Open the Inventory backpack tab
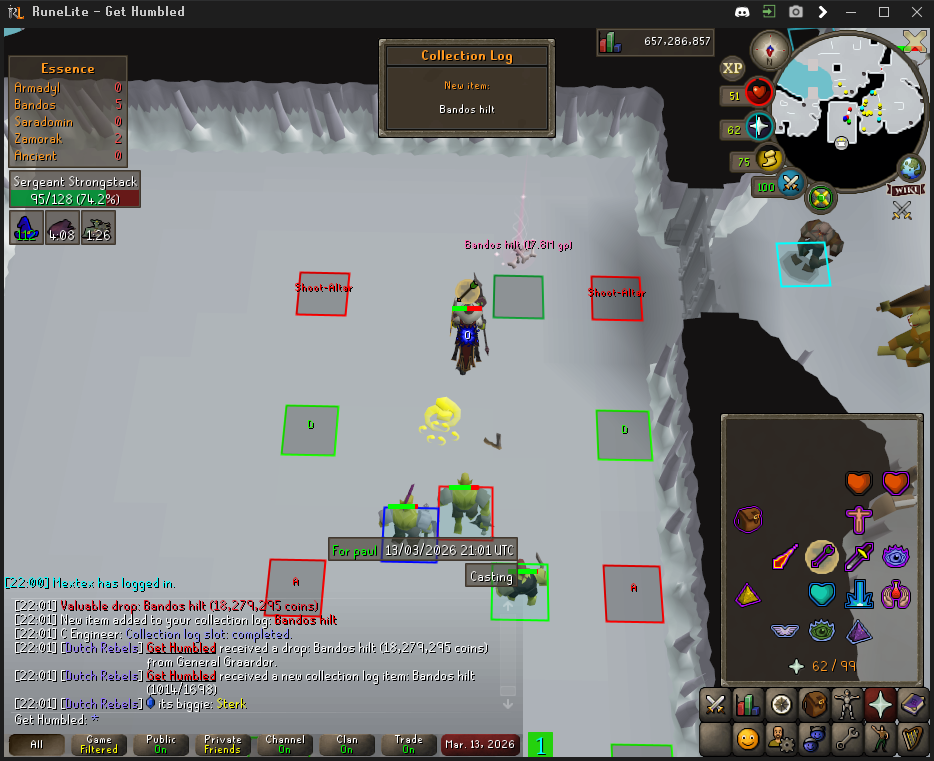Screen dimensions: 934x761 point(815,703)
